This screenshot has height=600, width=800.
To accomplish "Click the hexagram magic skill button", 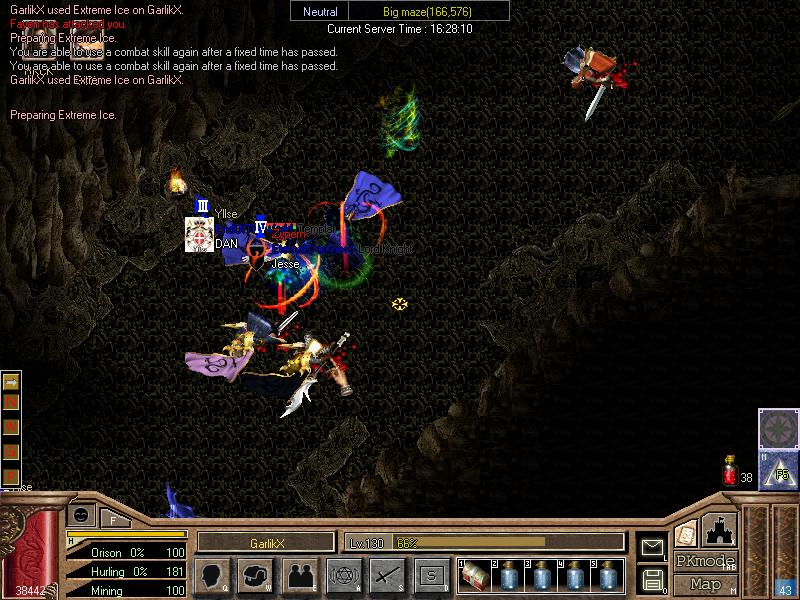I will click(343, 576).
